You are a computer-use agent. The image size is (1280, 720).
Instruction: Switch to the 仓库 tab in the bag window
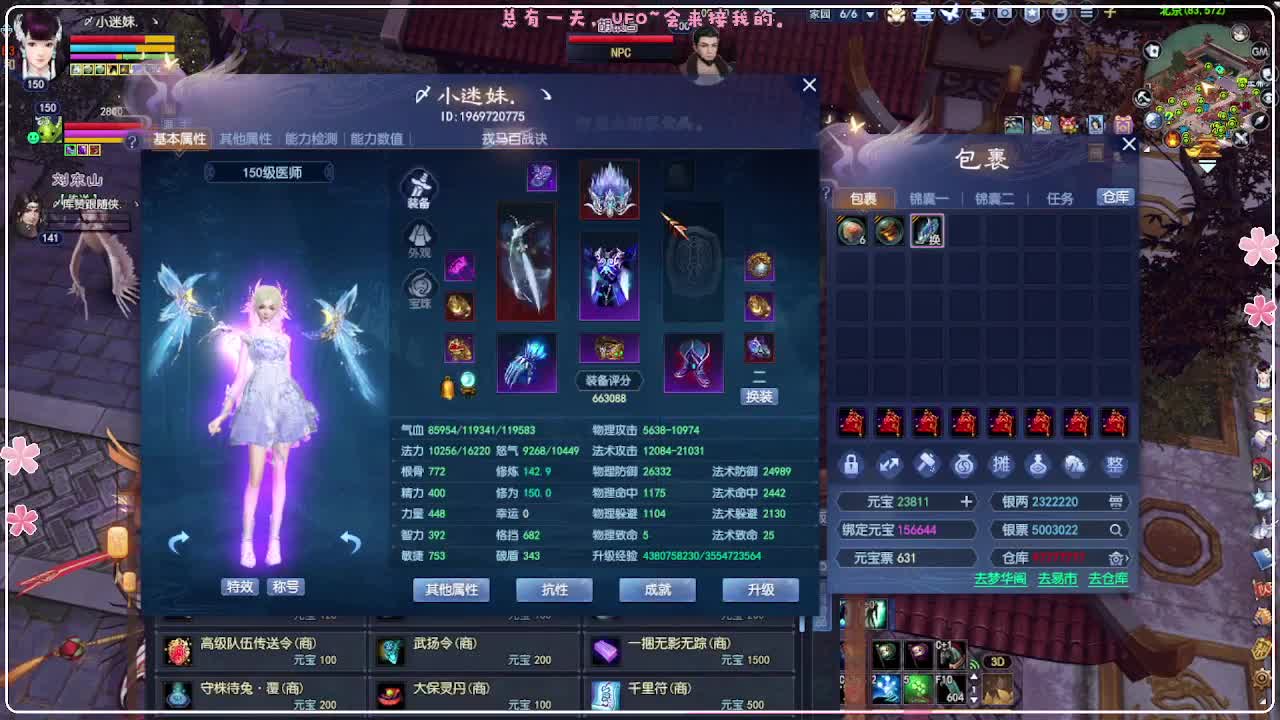[1116, 197]
